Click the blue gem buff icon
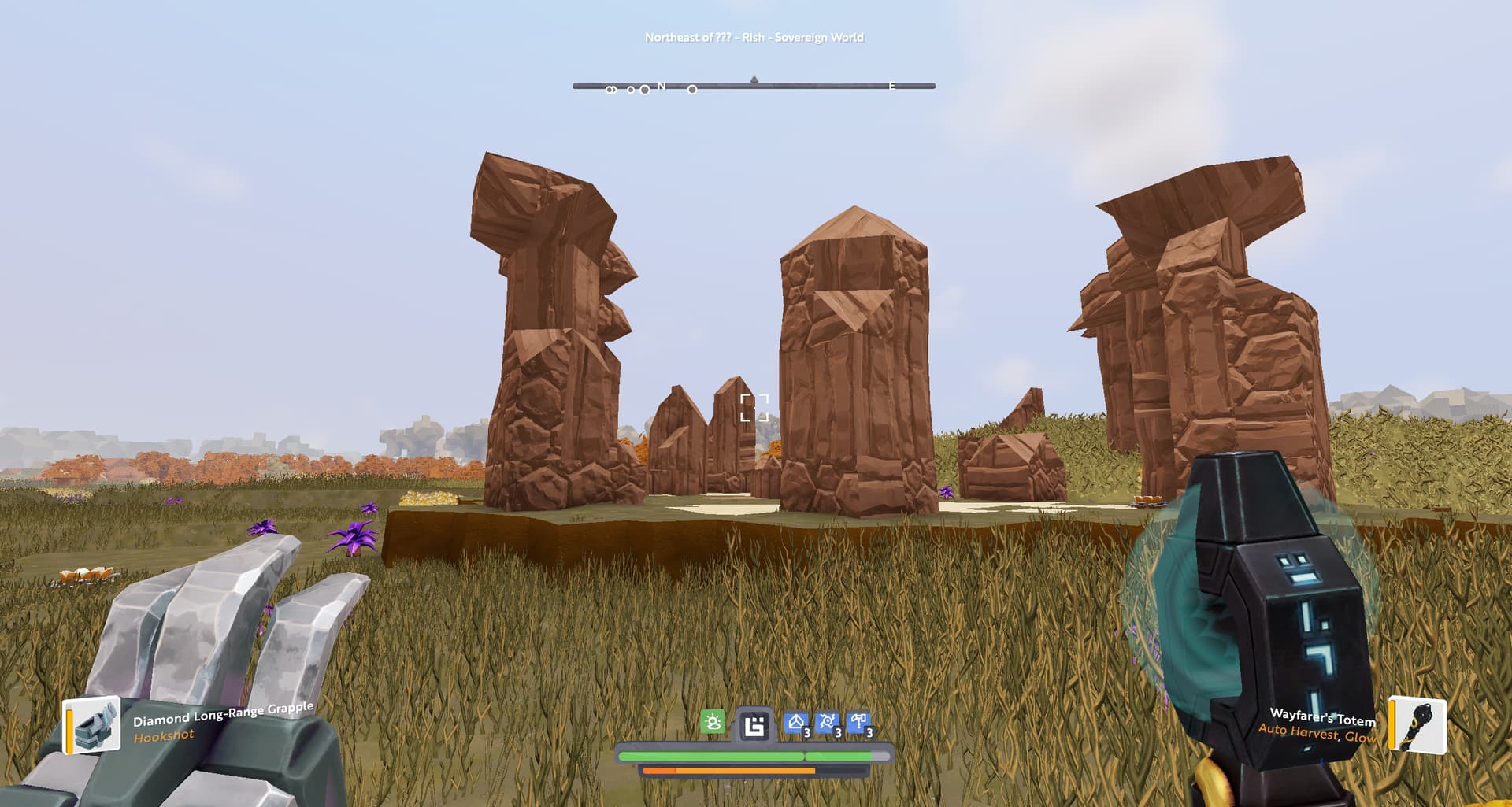Screen dimensions: 1512x807 796,724
